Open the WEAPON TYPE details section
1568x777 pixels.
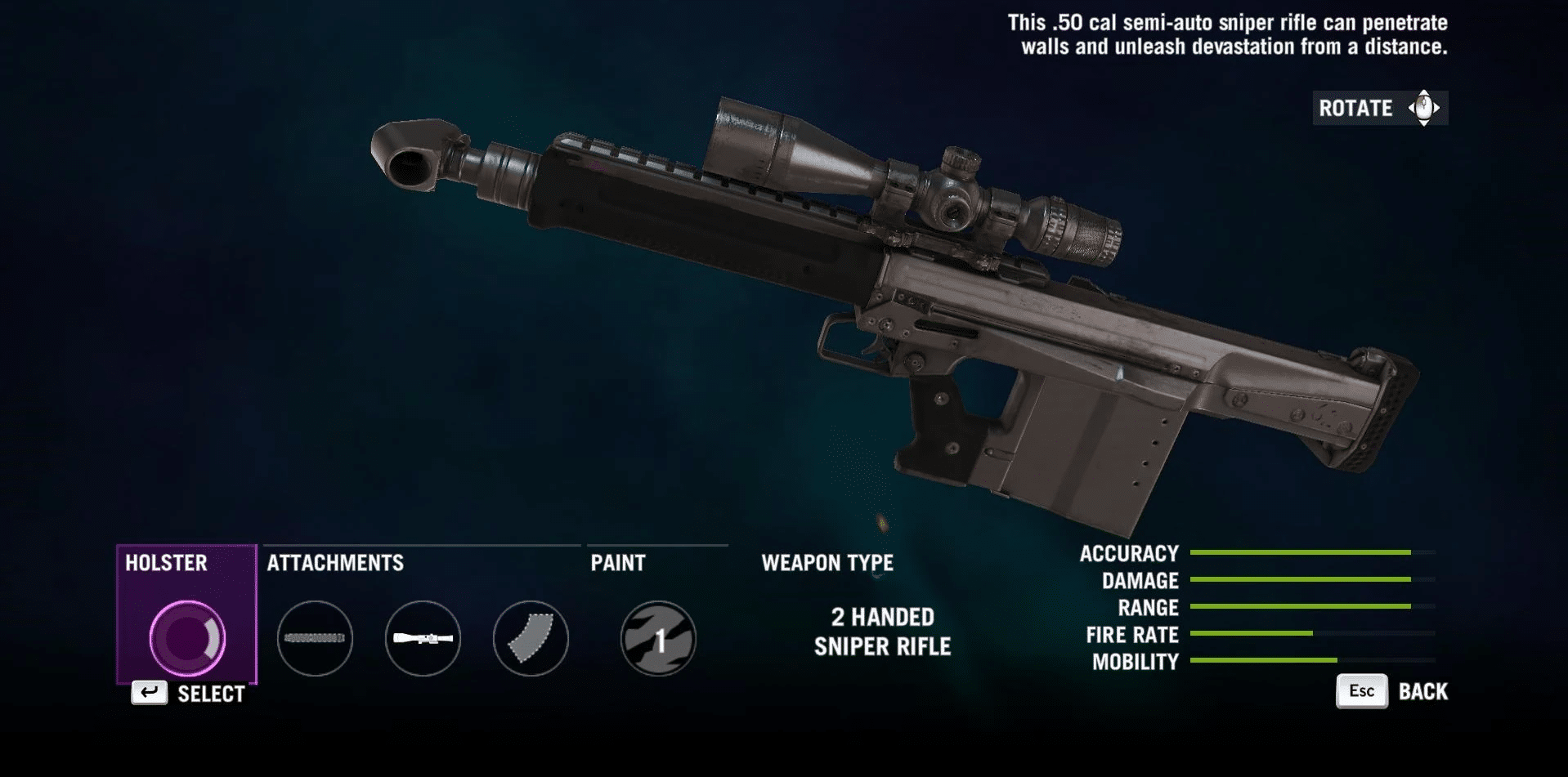click(827, 562)
